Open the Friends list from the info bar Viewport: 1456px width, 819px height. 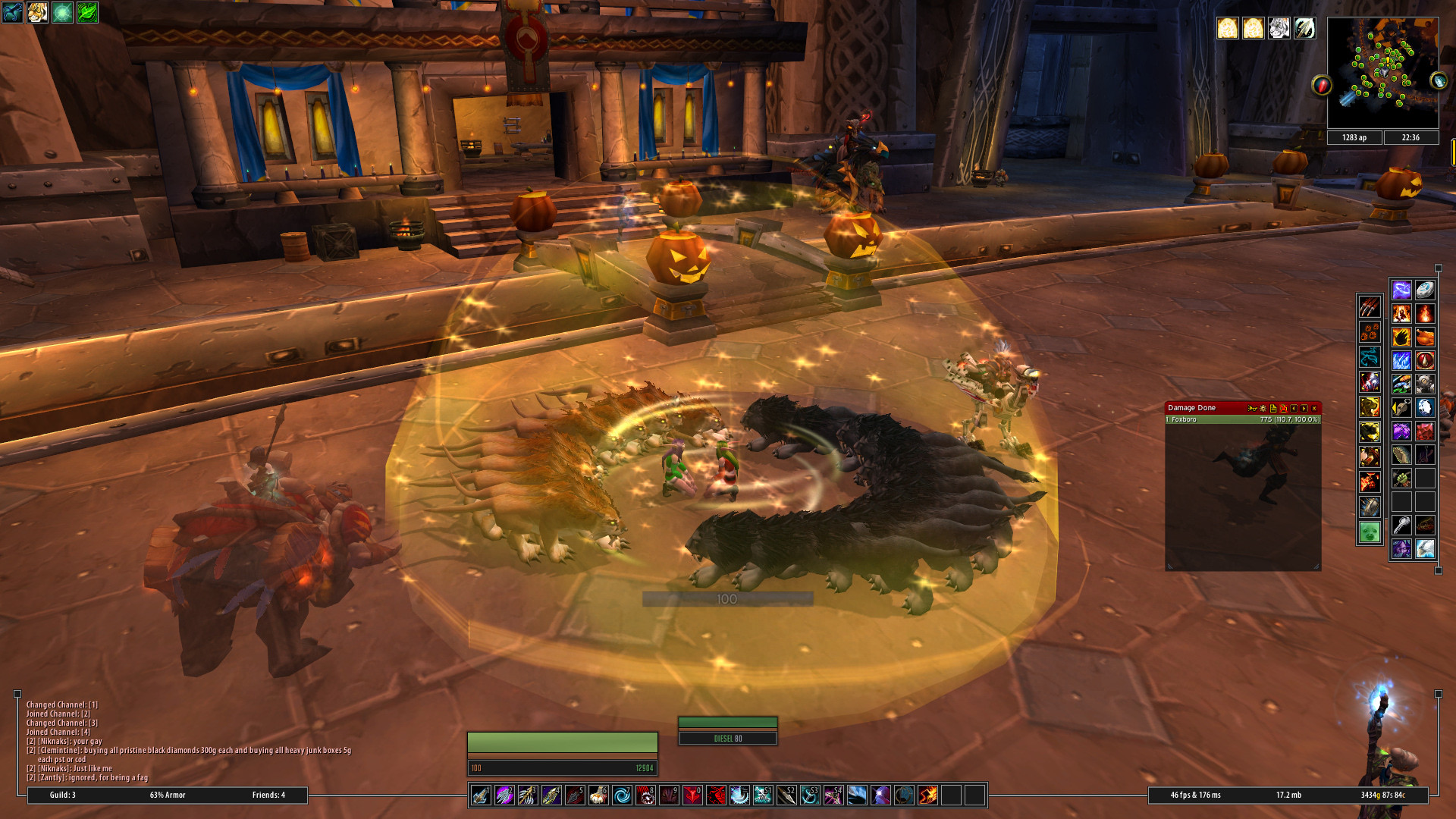tap(268, 795)
